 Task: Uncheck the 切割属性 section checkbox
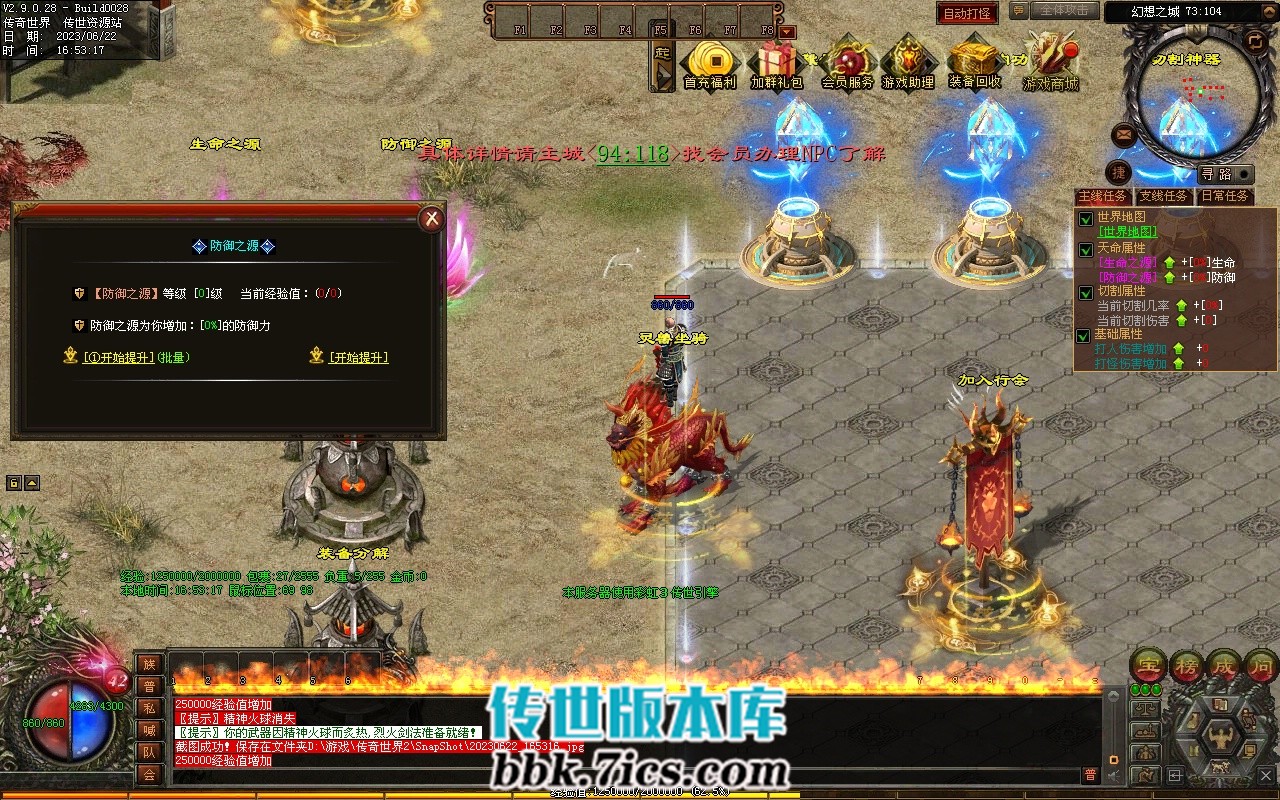point(1086,292)
